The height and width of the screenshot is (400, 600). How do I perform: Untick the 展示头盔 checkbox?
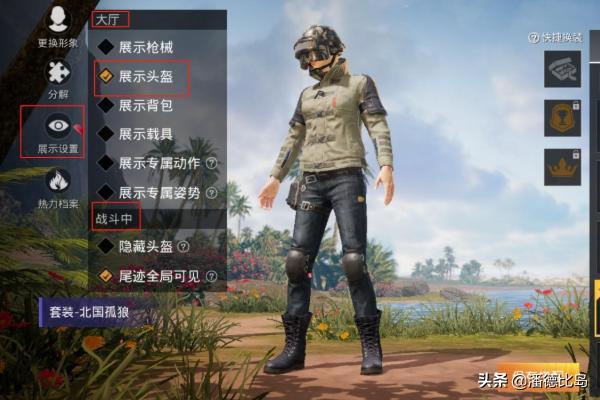pyautogui.click(x=105, y=75)
